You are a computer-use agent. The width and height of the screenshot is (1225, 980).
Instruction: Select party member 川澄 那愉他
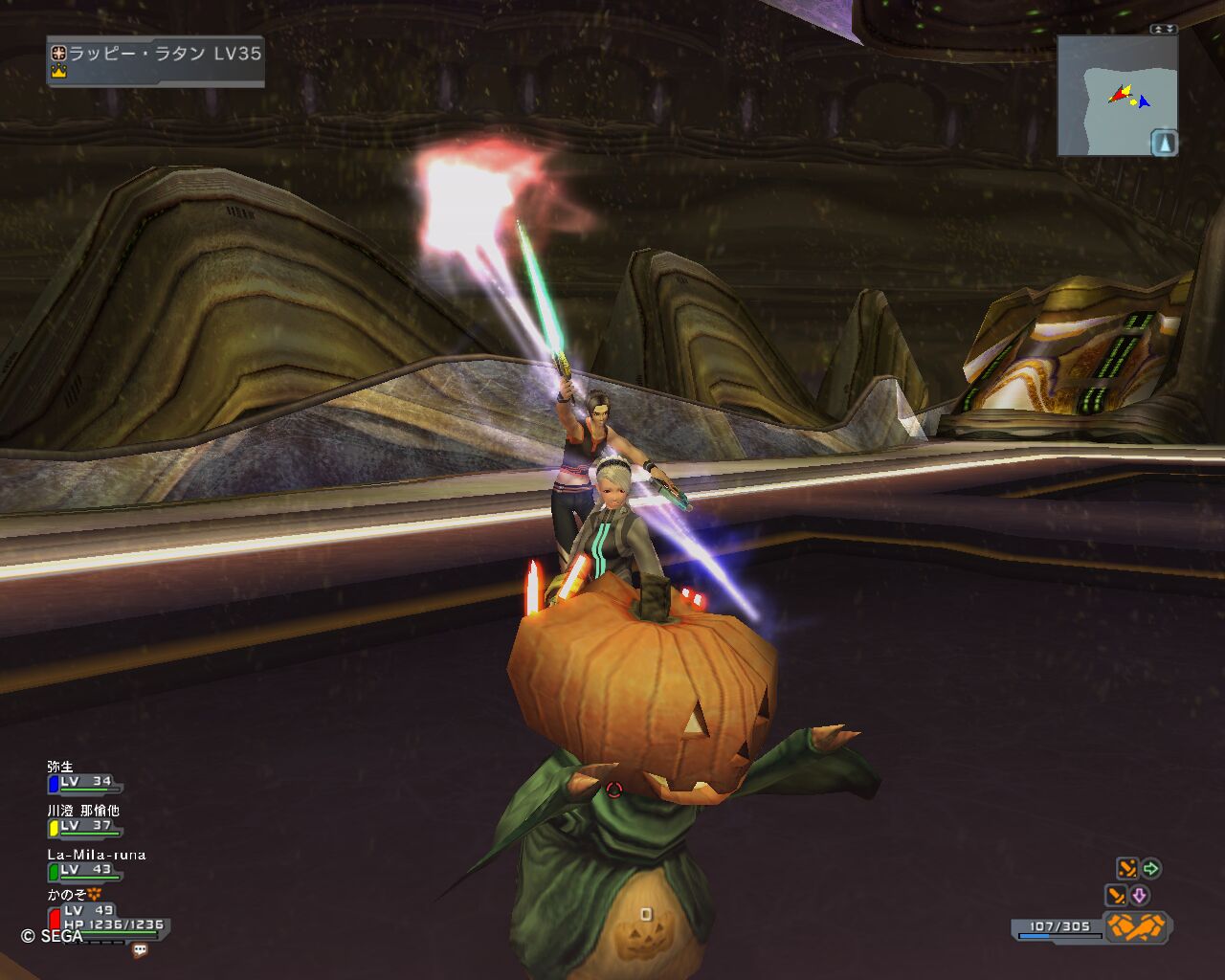point(83,820)
